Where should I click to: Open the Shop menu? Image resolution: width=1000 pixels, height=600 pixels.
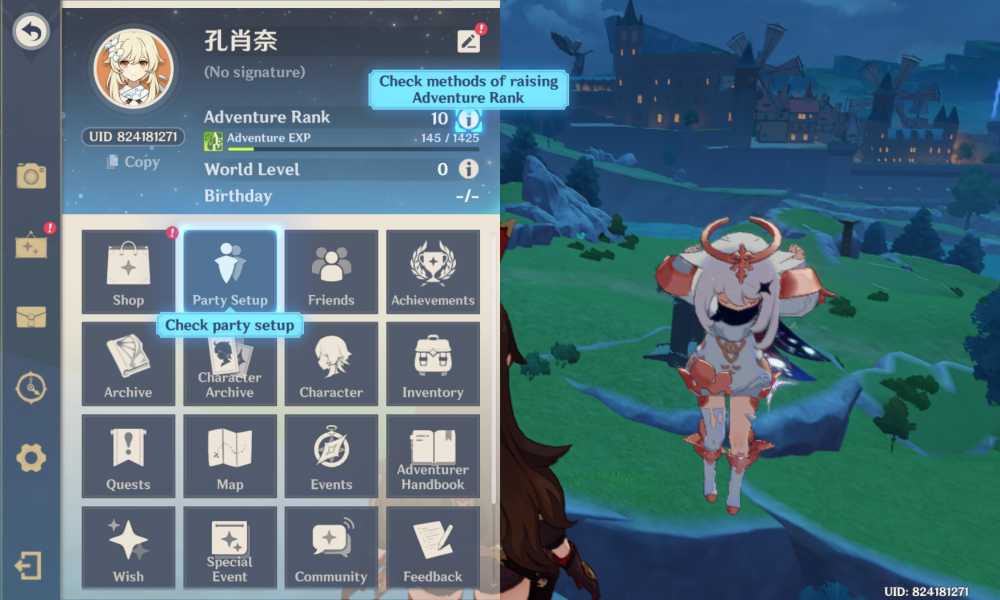pos(128,272)
